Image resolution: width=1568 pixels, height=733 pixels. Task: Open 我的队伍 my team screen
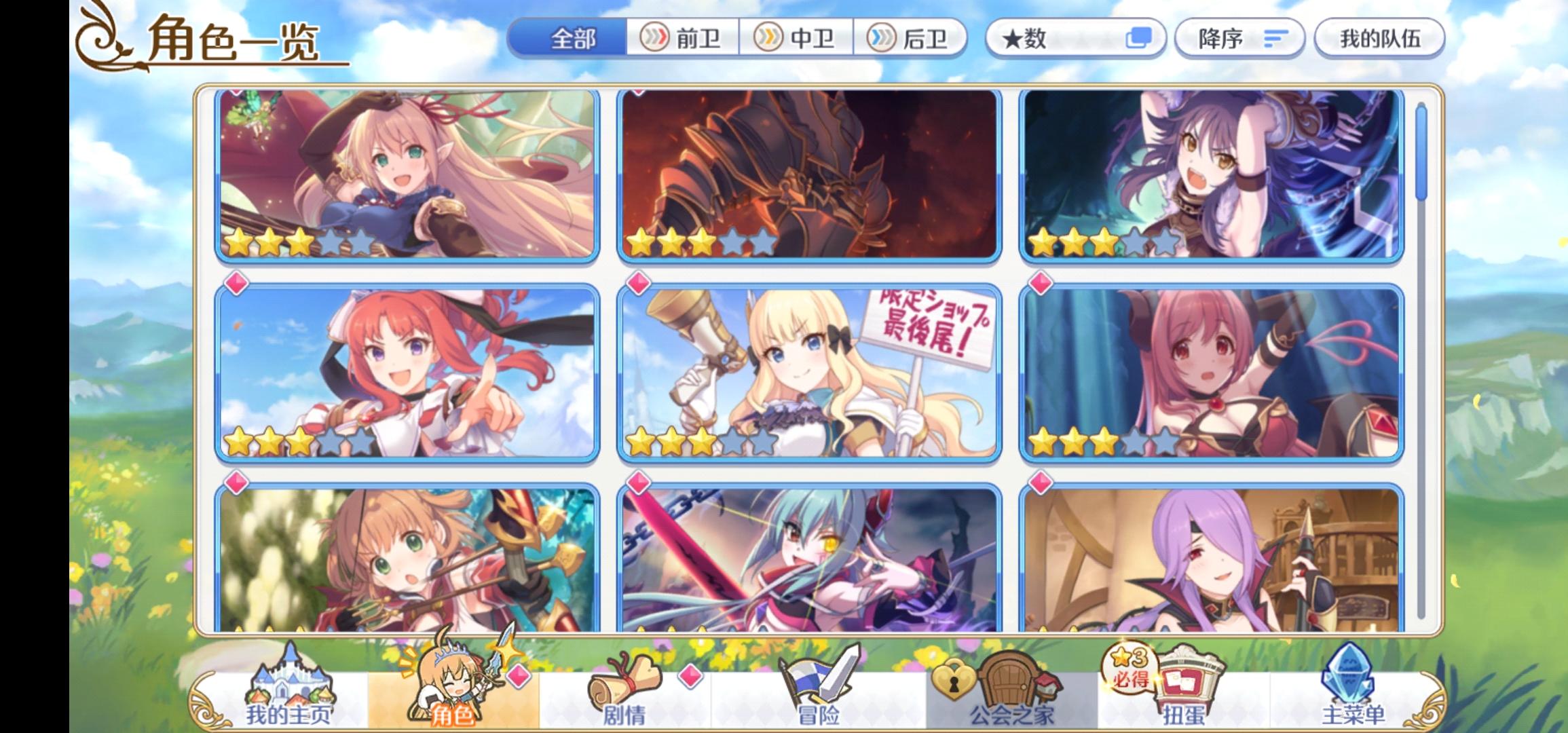(x=1379, y=39)
